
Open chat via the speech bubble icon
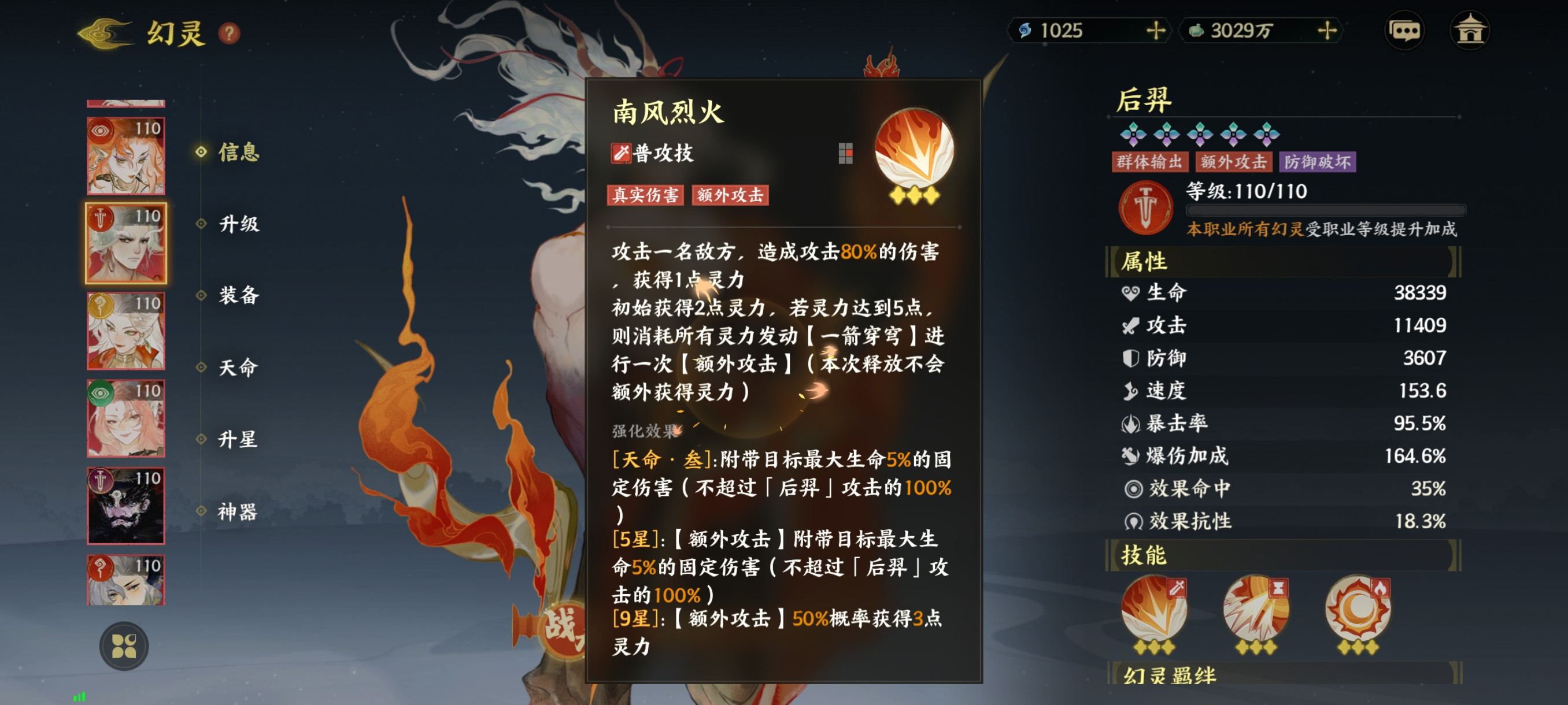1405,29
